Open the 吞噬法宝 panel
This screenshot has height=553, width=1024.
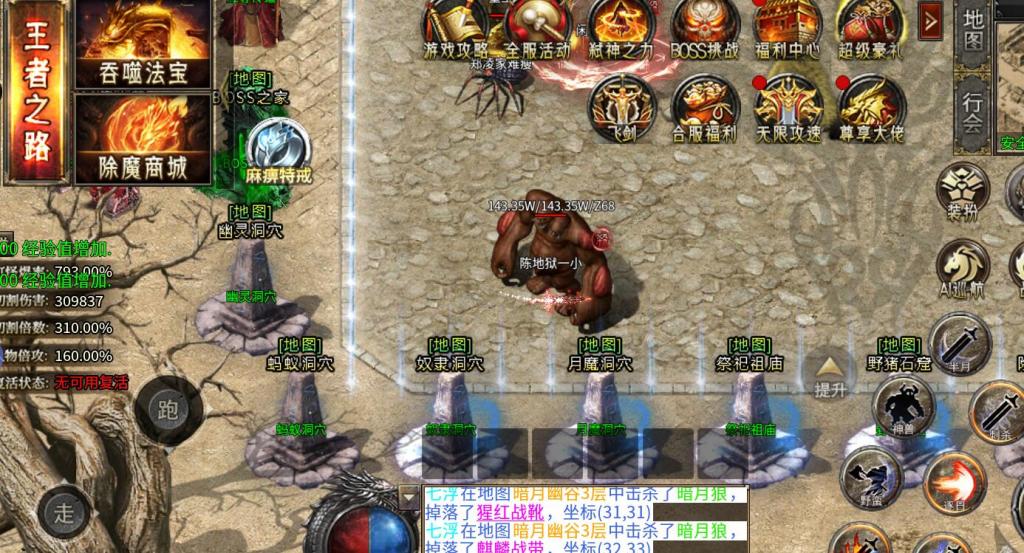pos(143,42)
